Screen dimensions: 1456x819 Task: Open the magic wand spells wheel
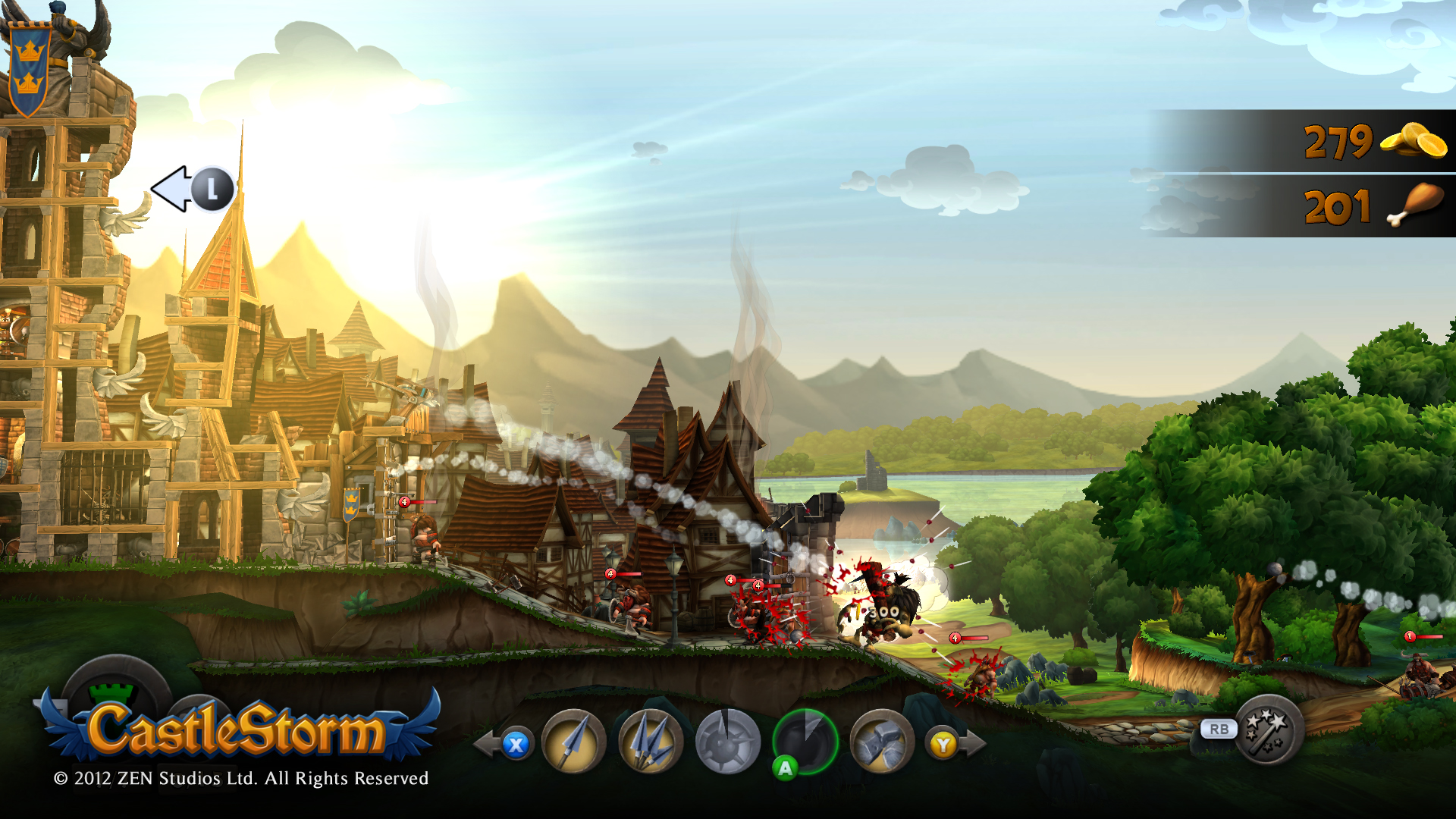pyautogui.click(x=1269, y=730)
